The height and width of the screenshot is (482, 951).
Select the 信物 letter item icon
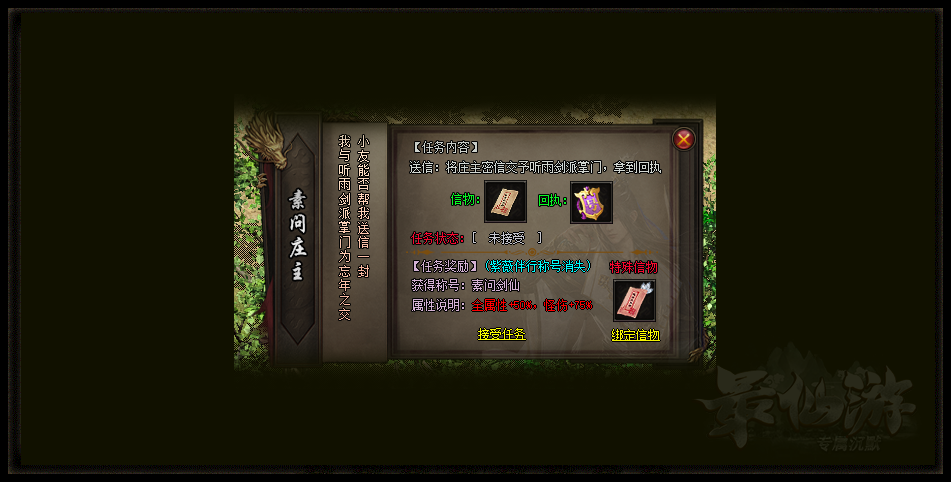(505, 202)
